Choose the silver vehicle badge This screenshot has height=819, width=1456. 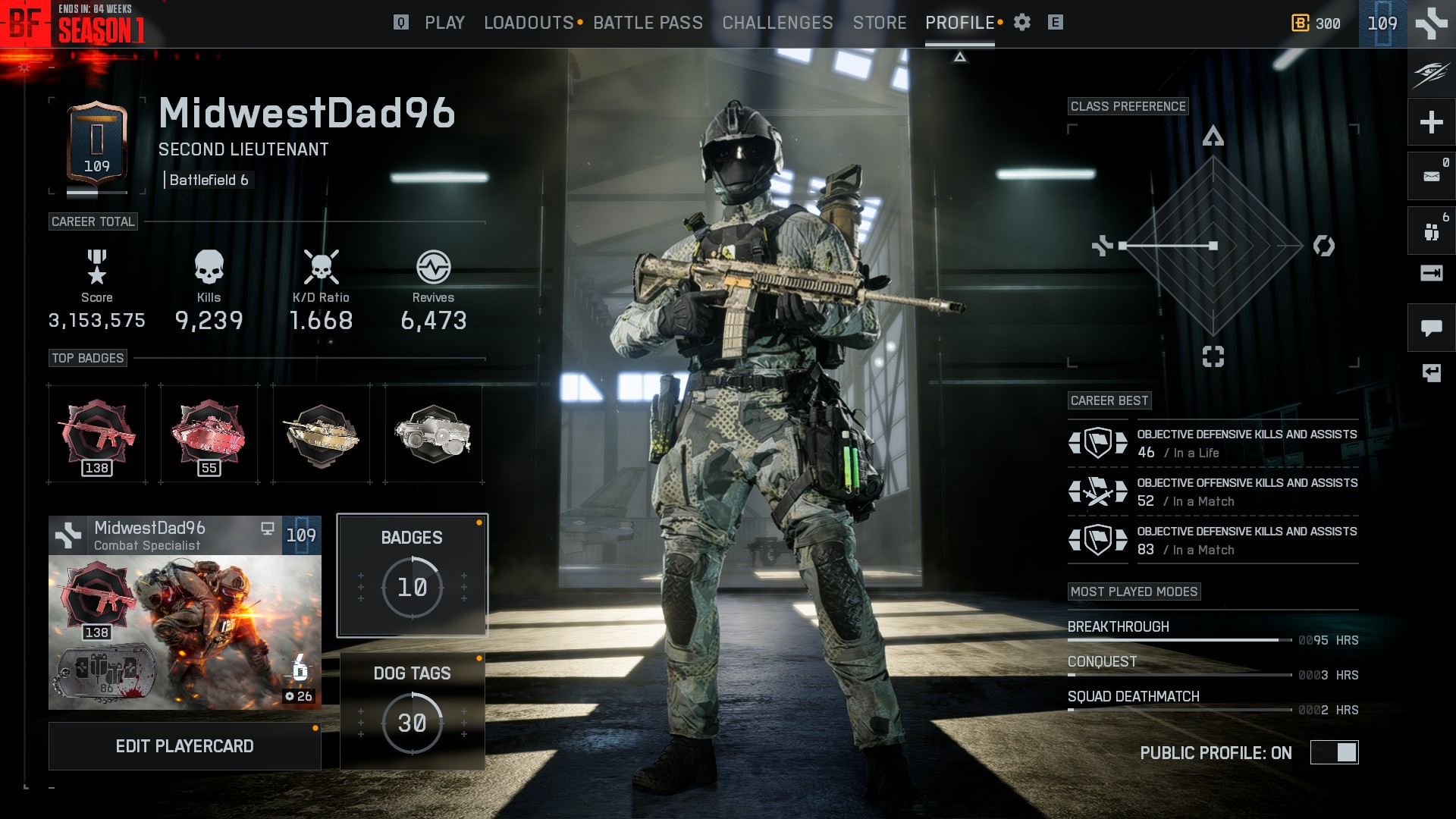433,434
